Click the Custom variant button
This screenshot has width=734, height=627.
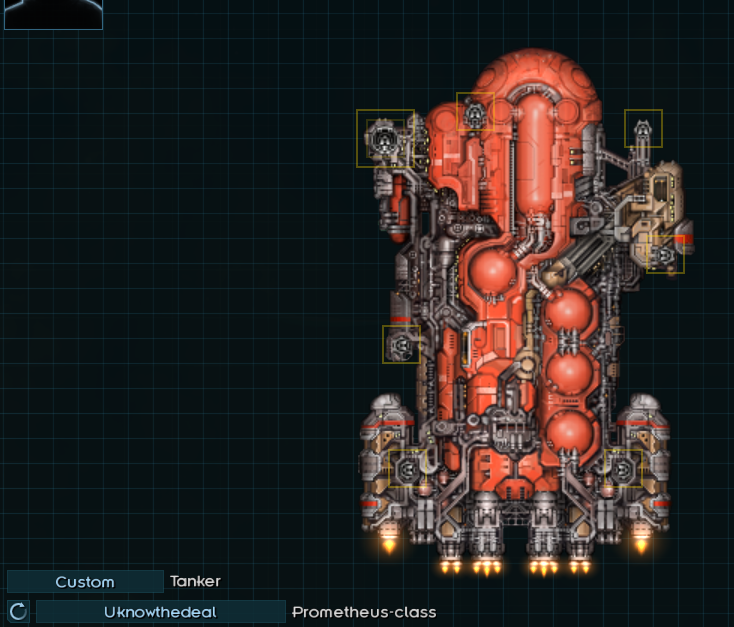(85, 582)
